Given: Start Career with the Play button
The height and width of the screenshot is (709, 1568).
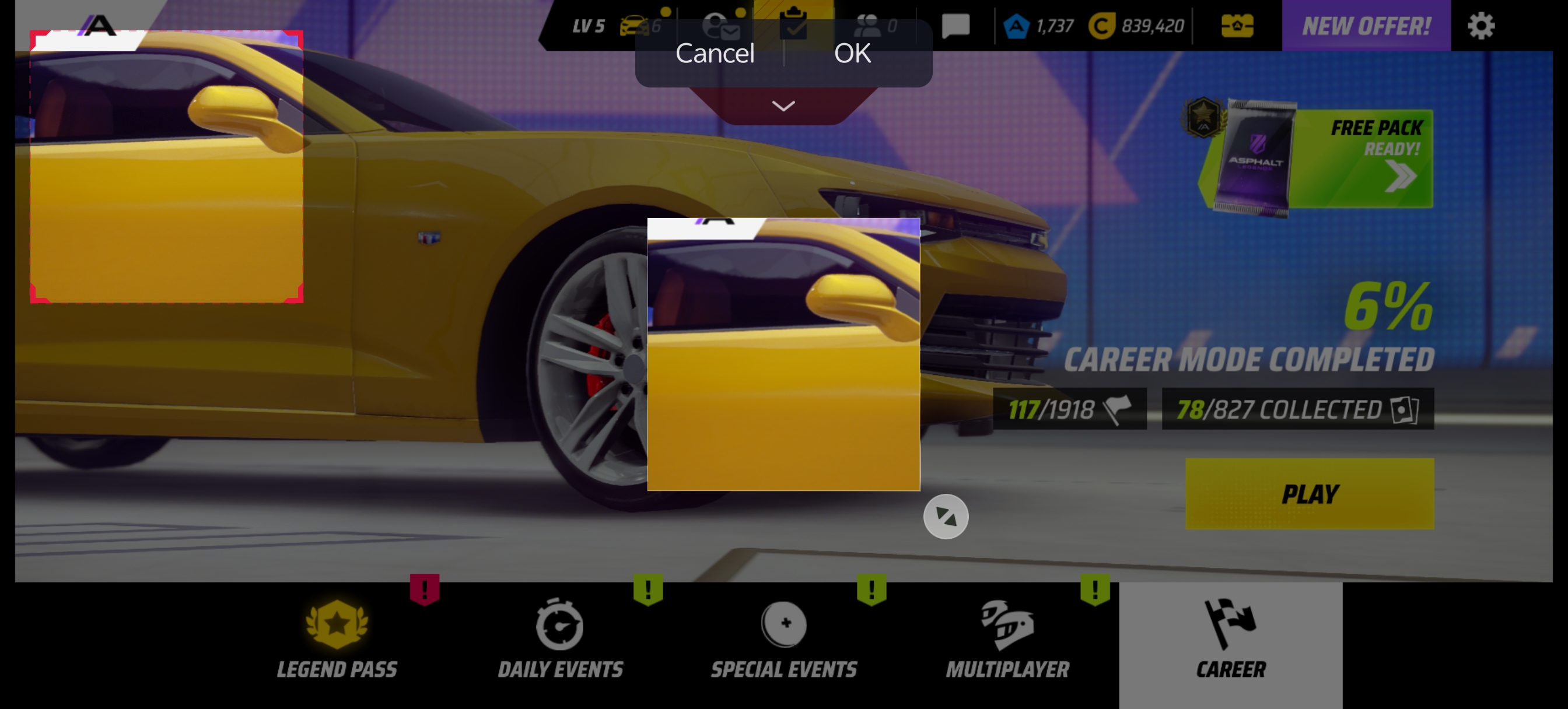Looking at the screenshot, I should tap(1310, 494).
